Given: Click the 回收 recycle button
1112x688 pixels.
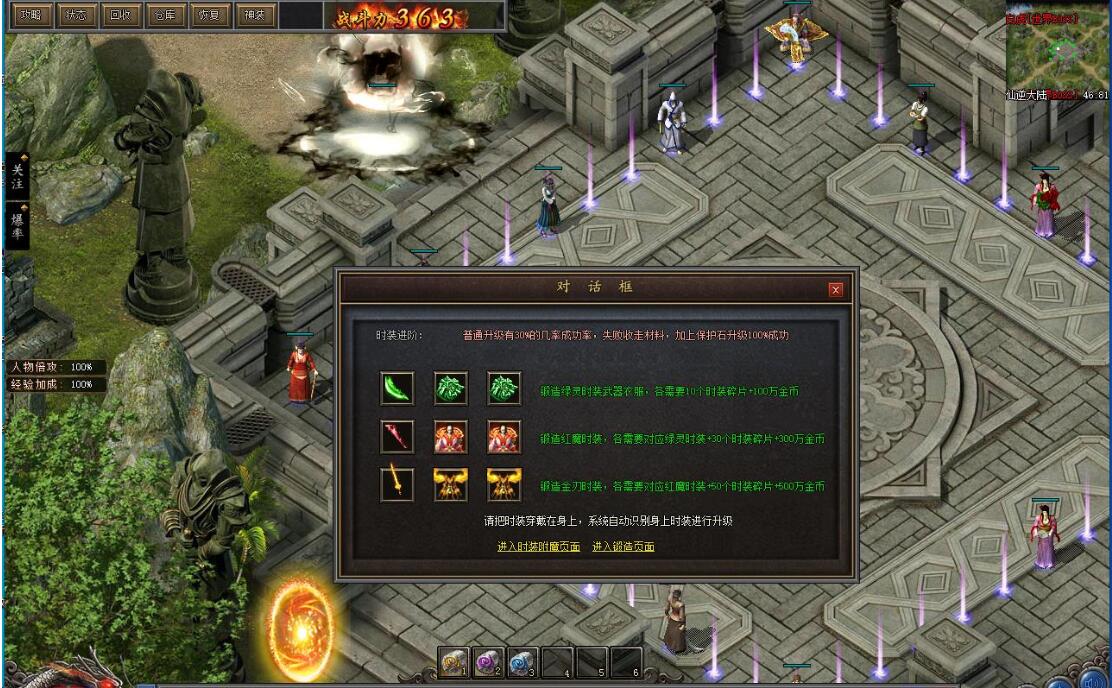Looking at the screenshot, I should [120, 15].
